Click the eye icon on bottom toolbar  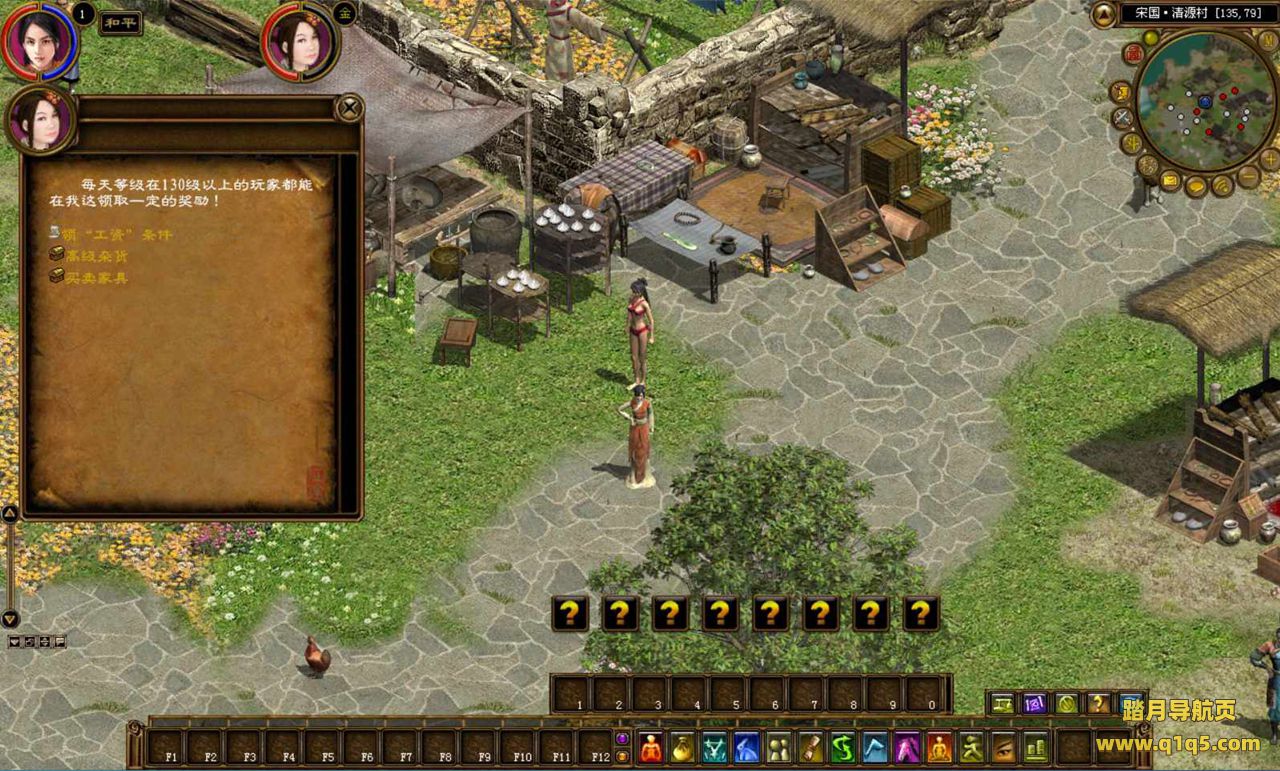click(1003, 746)
